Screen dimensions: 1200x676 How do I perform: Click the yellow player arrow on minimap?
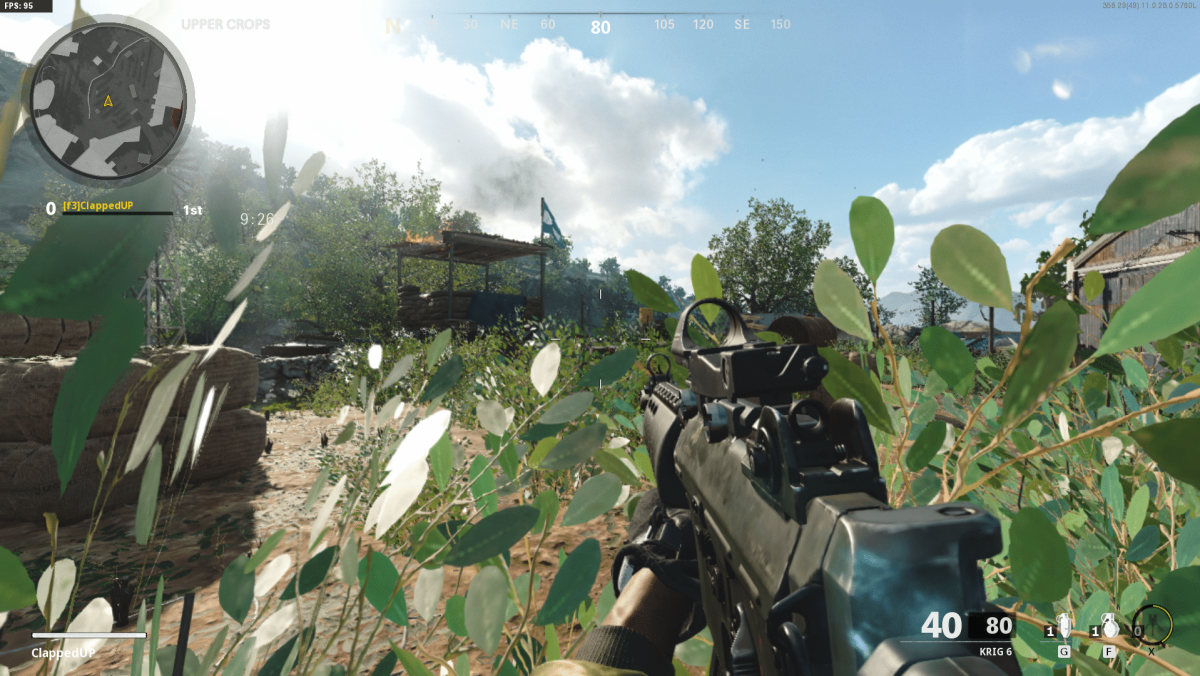click(x=108, y=101)
